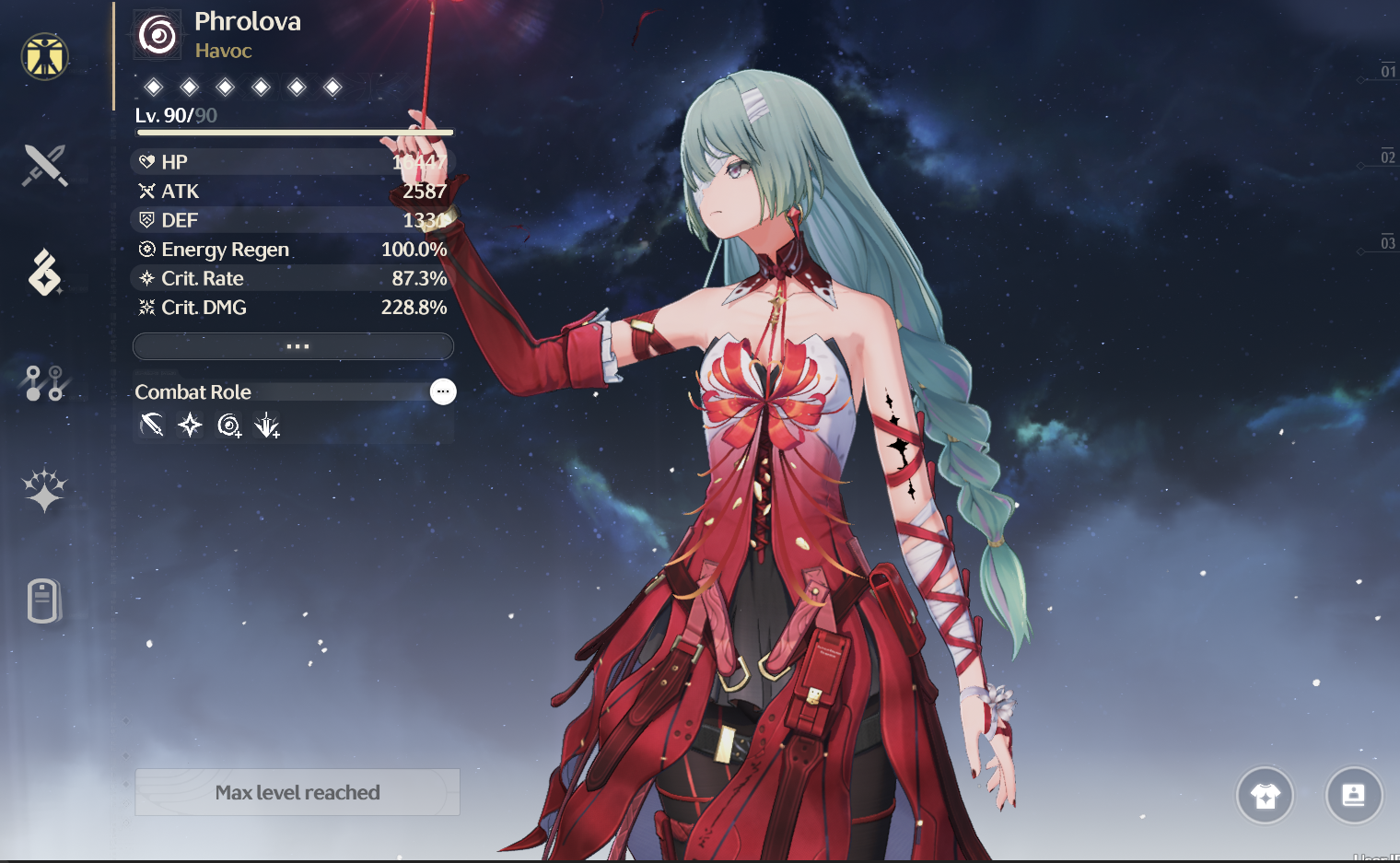The image size is (1400, 863).
Task: Select the first Combat Role slash icon
Action: (x=151, y=425)
